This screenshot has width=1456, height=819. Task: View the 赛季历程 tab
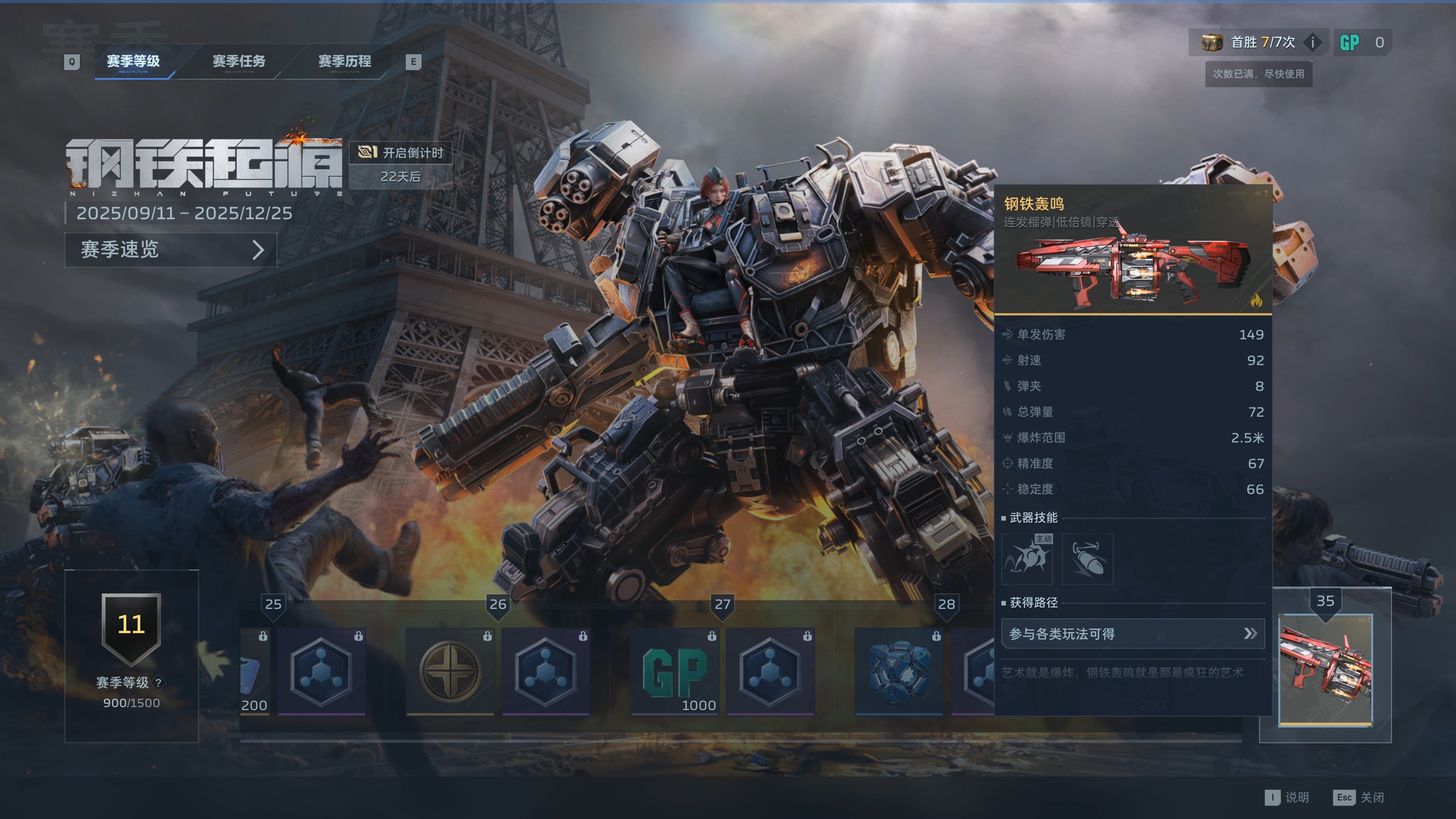click(345, 61)
